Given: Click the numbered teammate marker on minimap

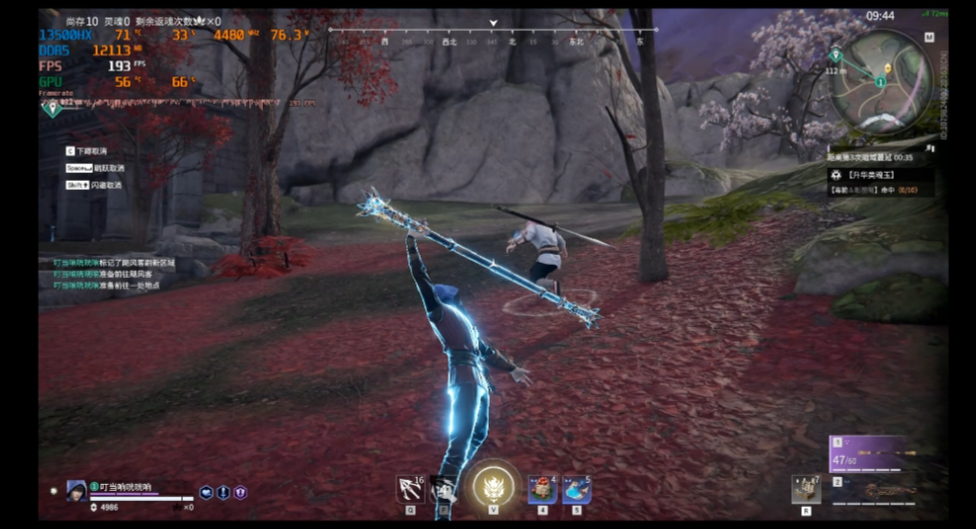Looking at the screenshot, I should point(881,80).
